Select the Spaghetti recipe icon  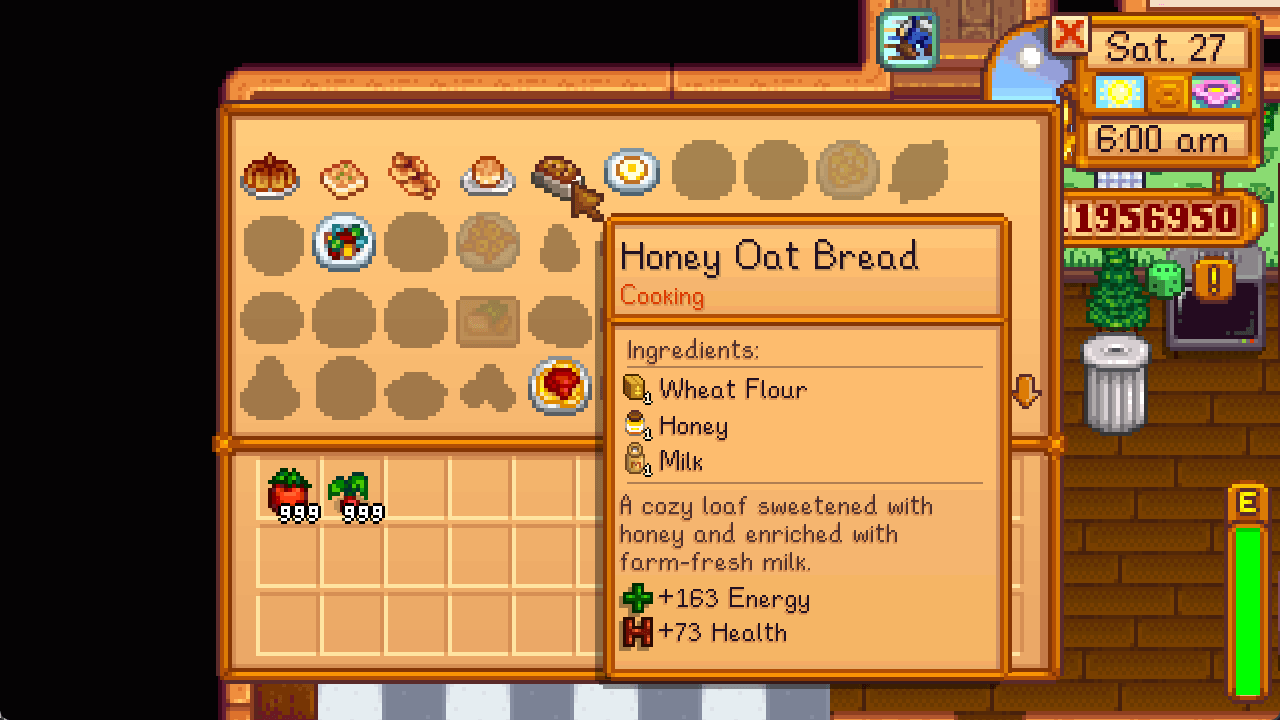[x=556, y=386]
